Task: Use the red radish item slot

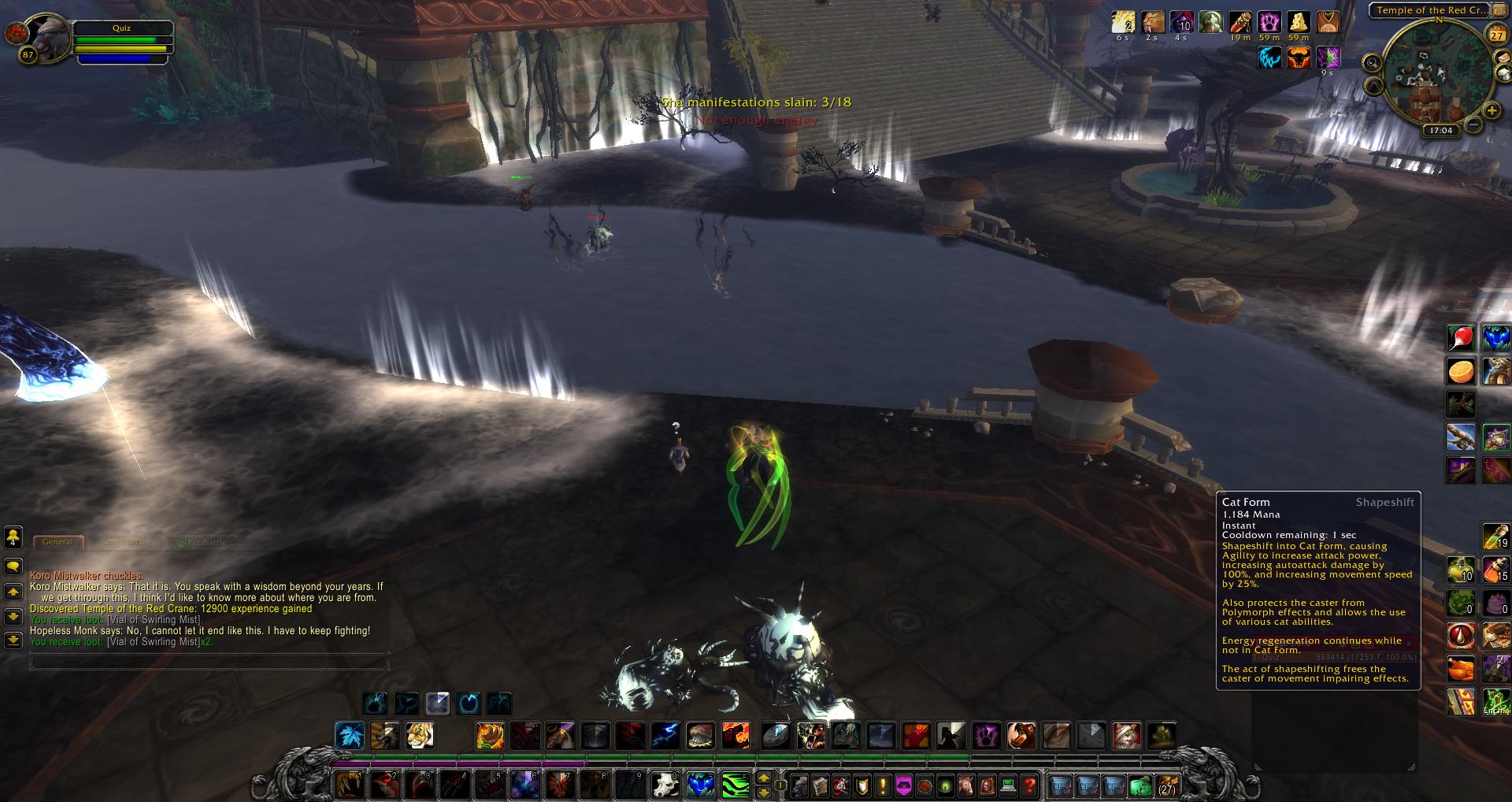Action: (x=1461, y=338)
